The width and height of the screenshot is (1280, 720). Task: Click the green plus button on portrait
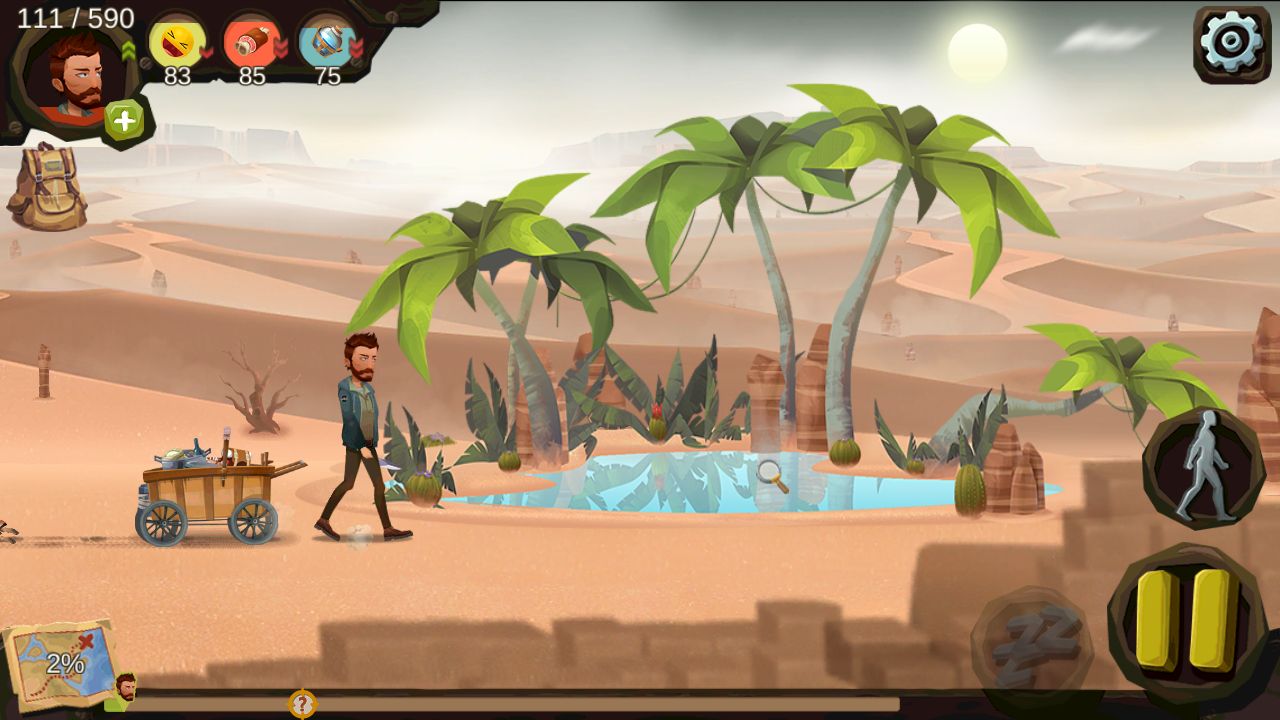pos(124,121)
